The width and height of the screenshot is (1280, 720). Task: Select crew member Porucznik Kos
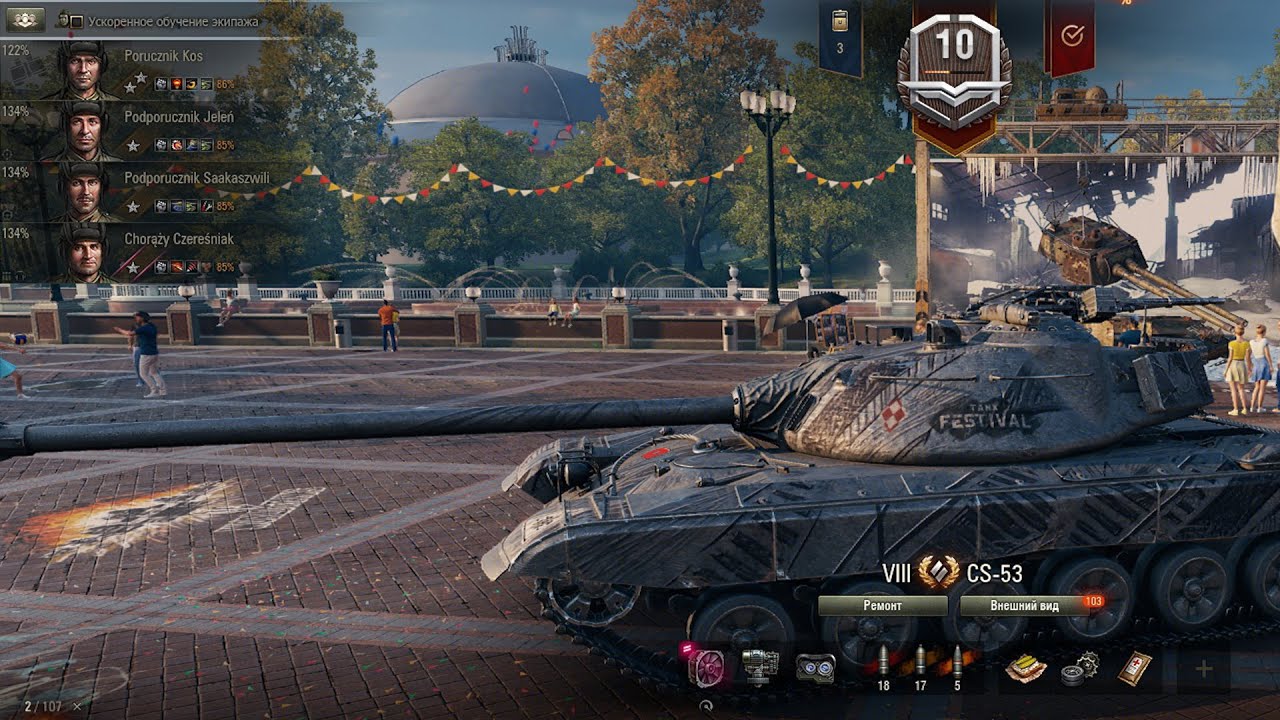click(140, 69)
